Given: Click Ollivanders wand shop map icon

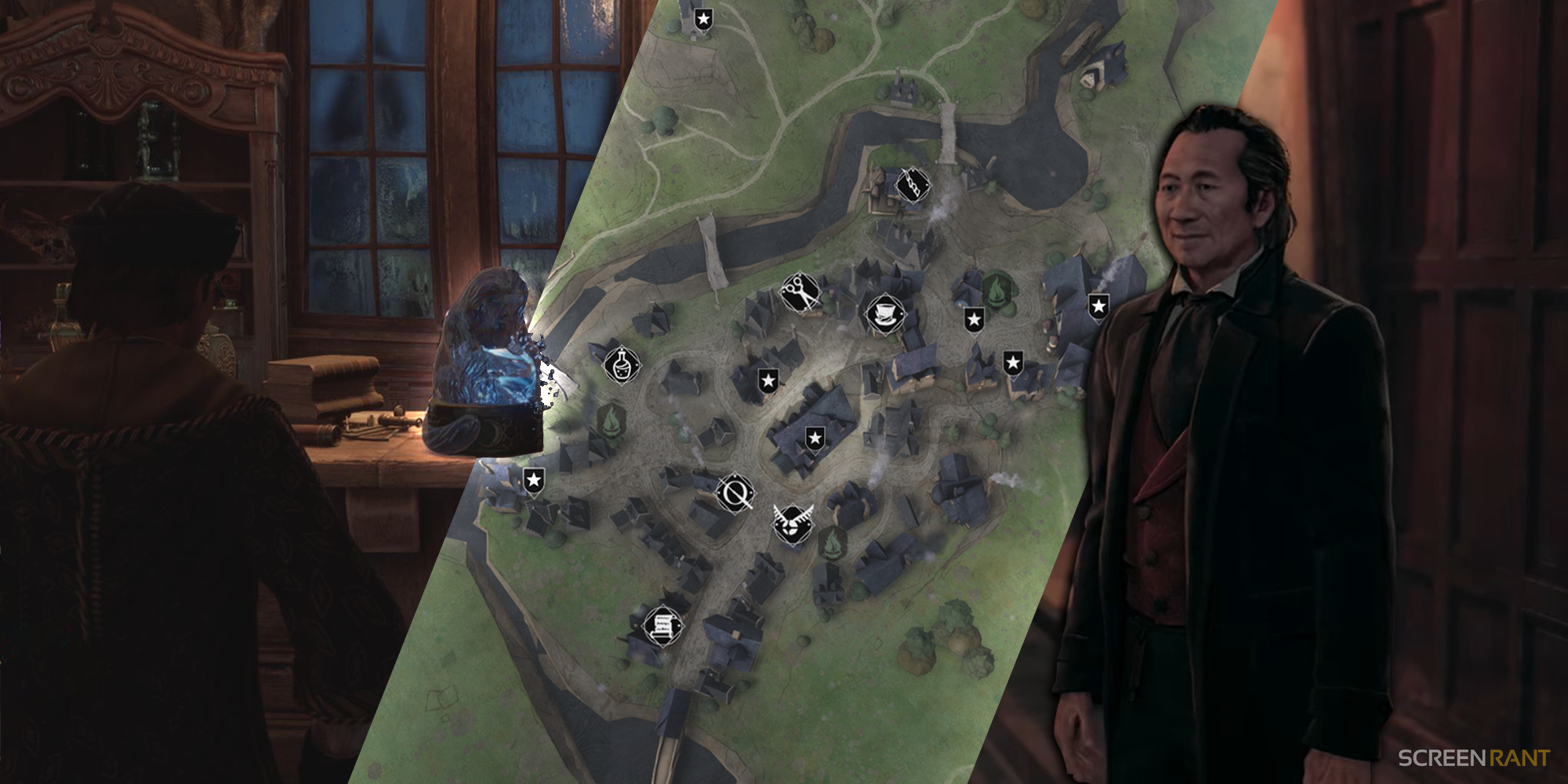Looking at the screenshot, I should click(x=735, y=494).
